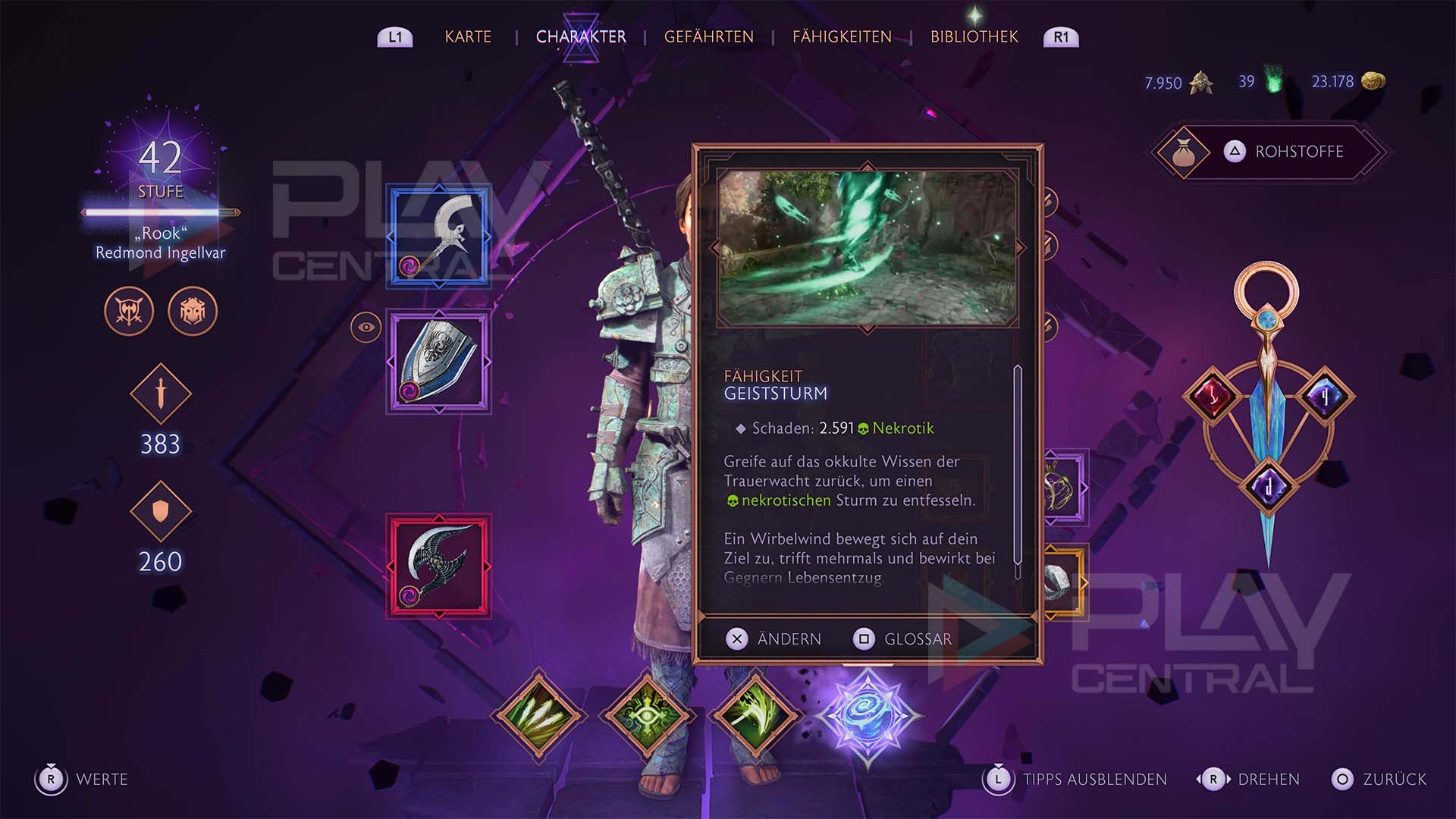Click the red rune on the dagger
Image resolution: width=1456 pixels, height=819 pixels.
point(1213,396)
